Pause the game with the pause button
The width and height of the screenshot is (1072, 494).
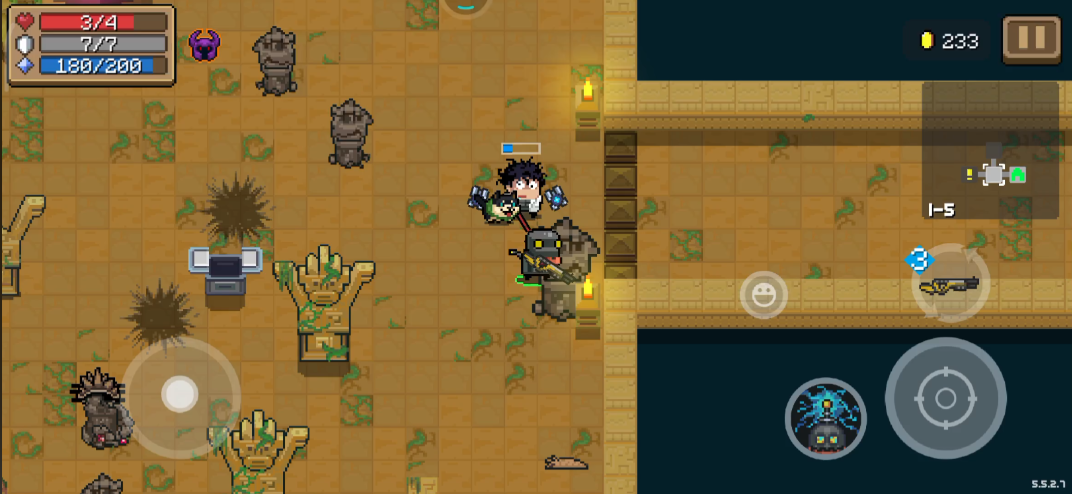tap(1031, 40)
